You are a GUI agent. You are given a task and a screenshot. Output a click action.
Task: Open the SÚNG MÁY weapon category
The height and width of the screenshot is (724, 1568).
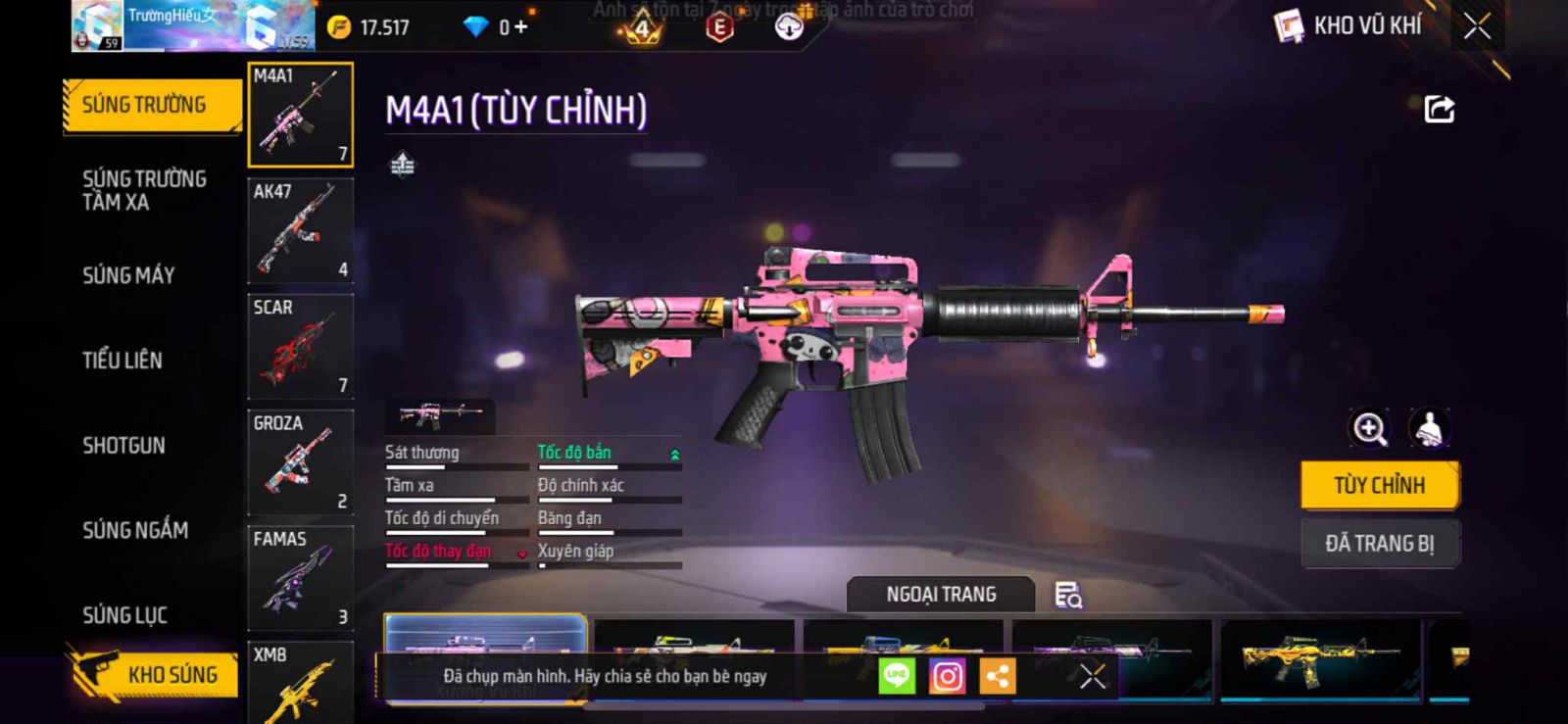point(128,275)
